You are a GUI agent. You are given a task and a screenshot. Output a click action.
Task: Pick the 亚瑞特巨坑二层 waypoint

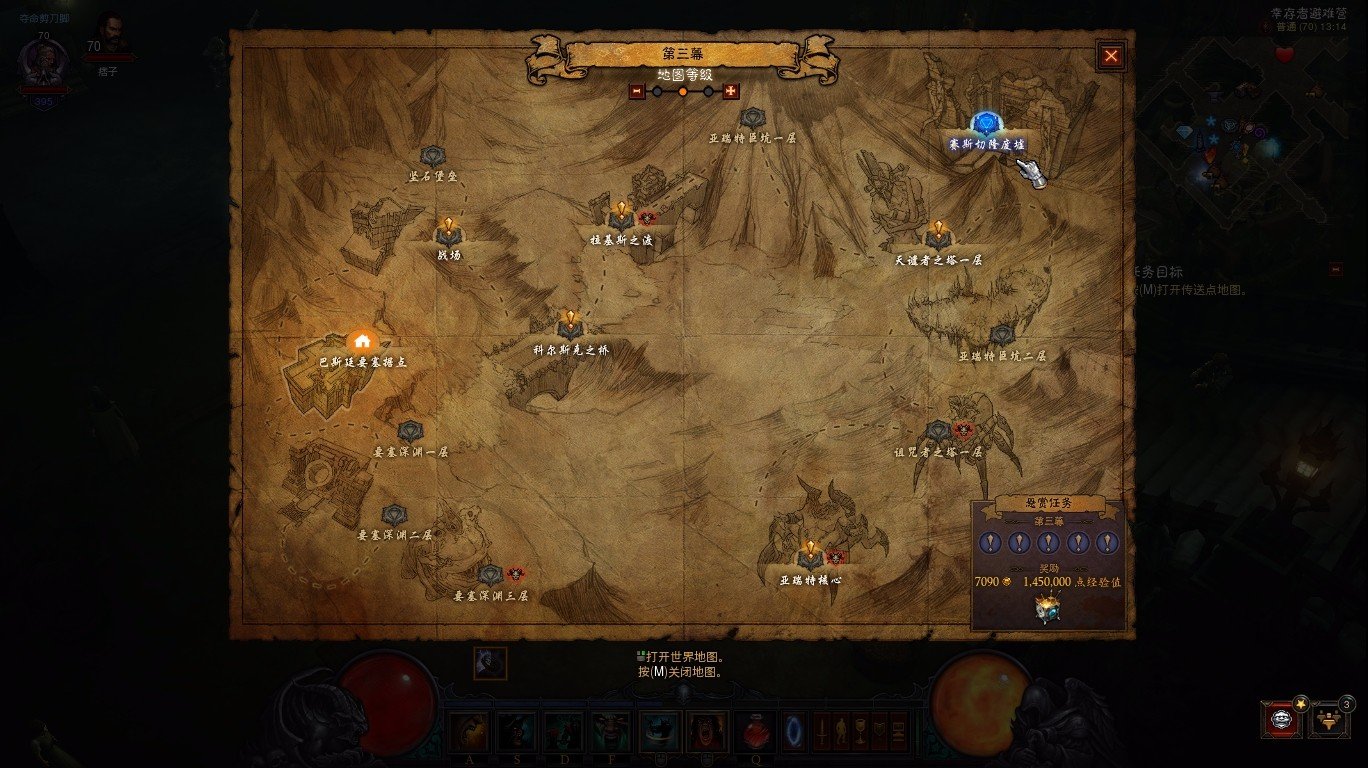(x=1002, y=336)
